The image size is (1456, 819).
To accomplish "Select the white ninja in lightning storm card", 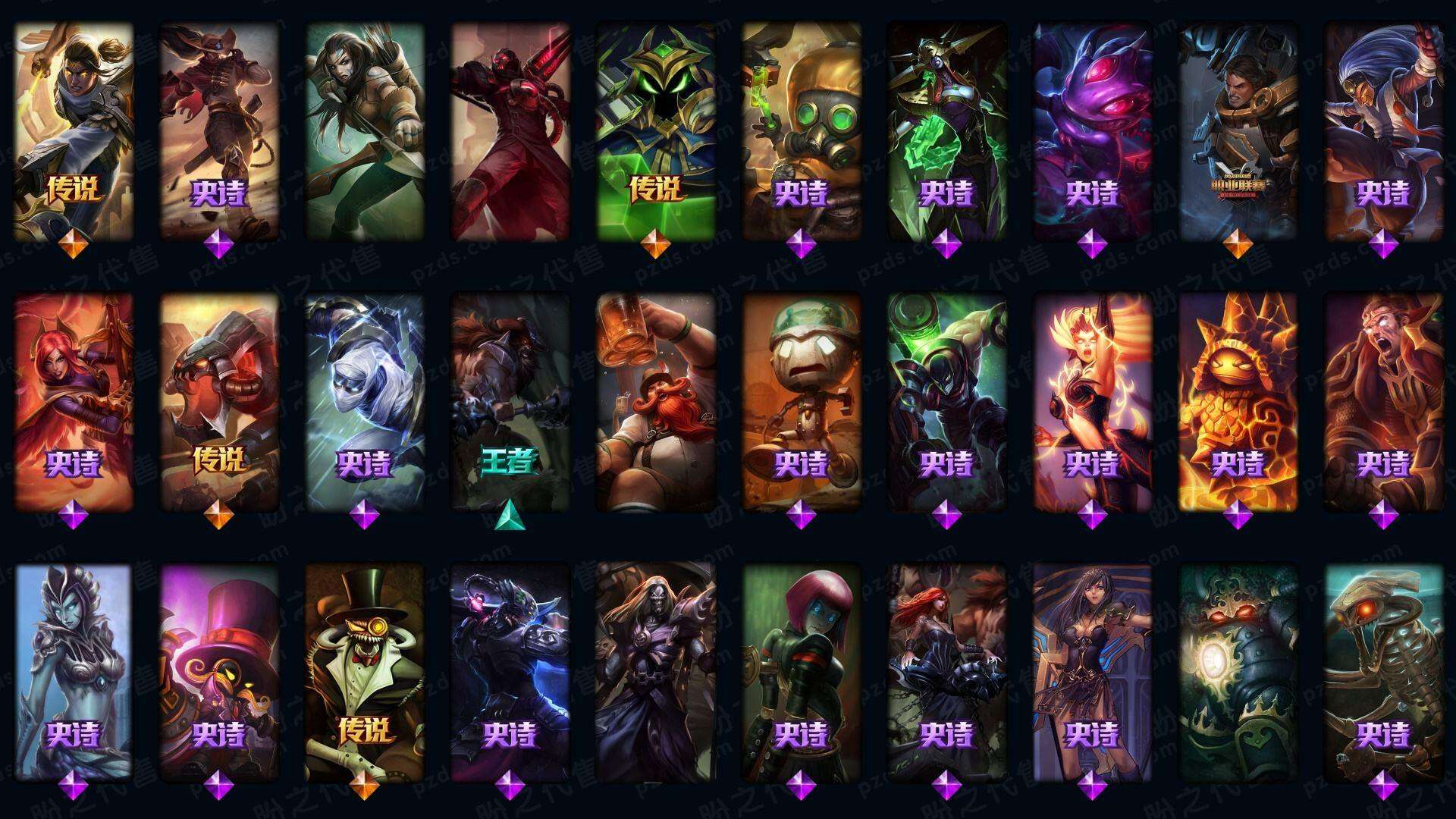I will tap(364, 402).
